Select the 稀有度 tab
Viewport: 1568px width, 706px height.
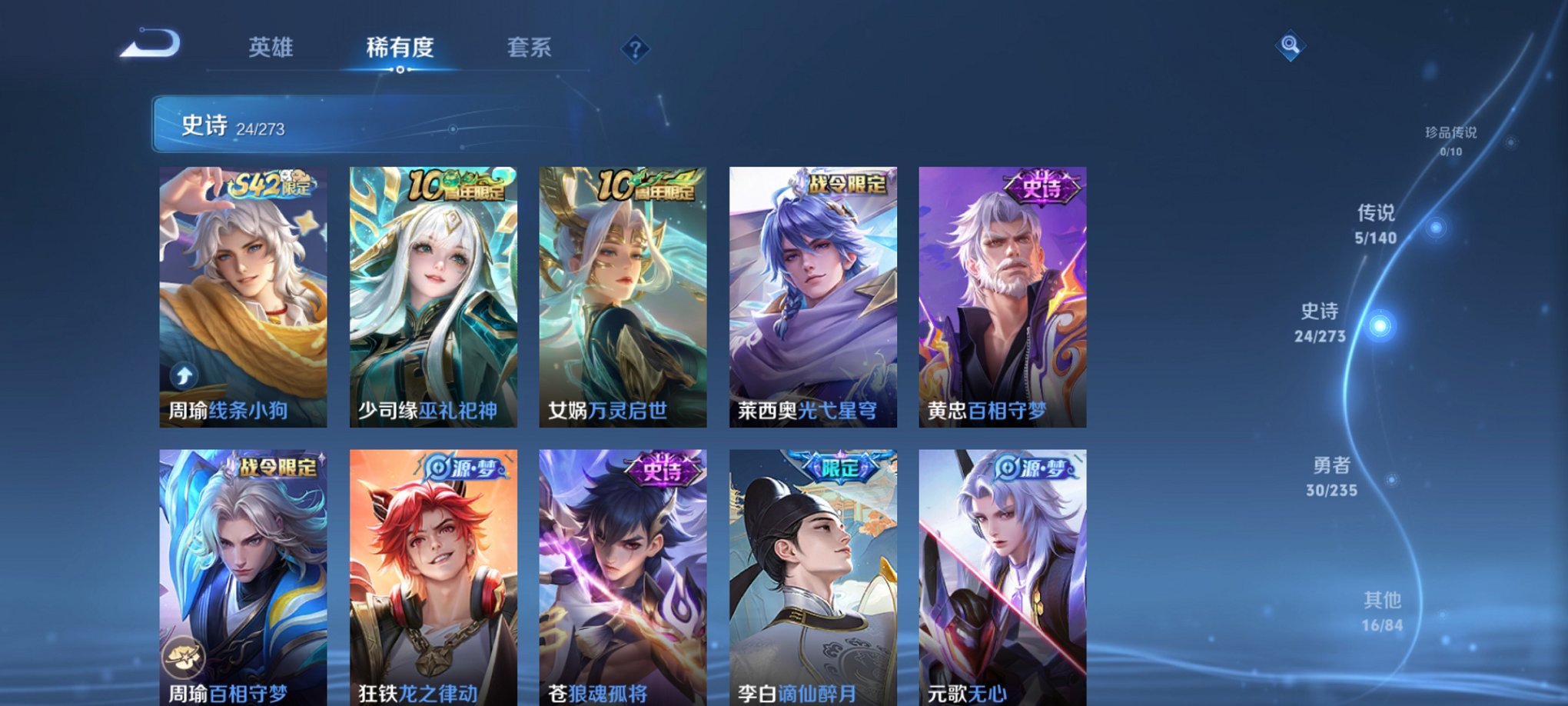(x=400, y=48)
